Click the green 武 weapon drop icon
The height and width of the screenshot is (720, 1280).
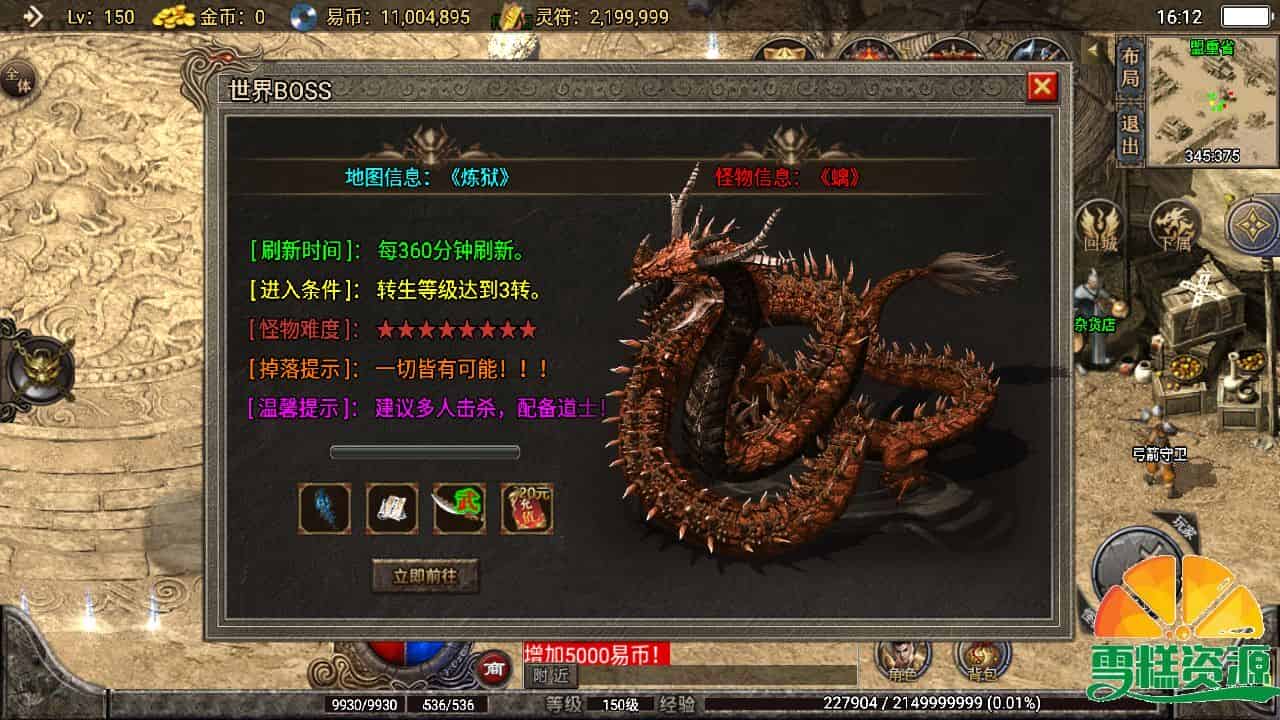[458, 505]
